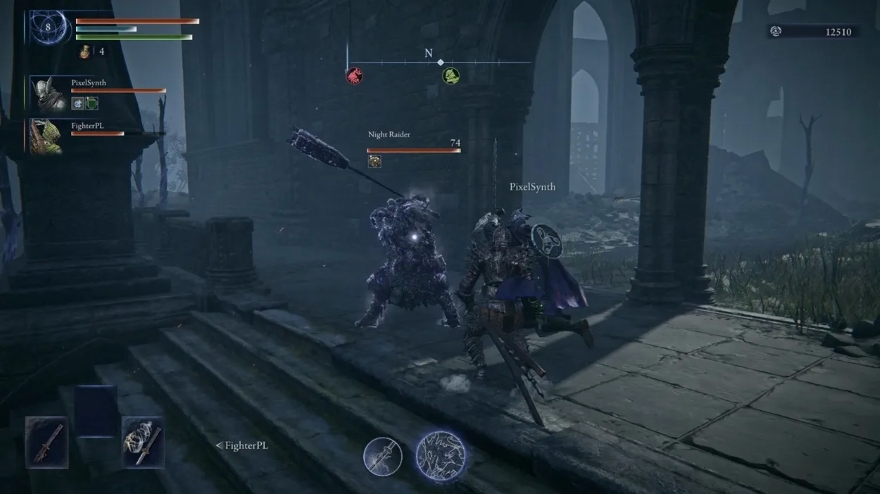Image resolution: width=880 pixels, height=494 pixels.
Task: Click the rune currency icon
Action: pos(775,32)
